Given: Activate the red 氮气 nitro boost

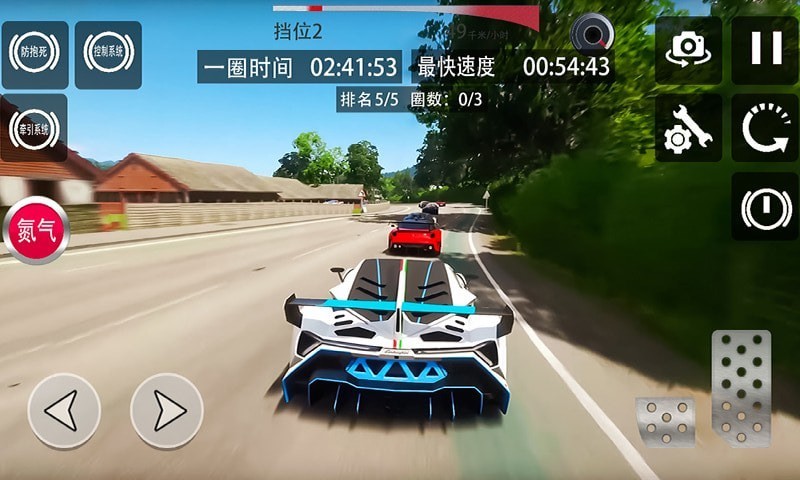Looking at the screenshot, I should [37, 231].
